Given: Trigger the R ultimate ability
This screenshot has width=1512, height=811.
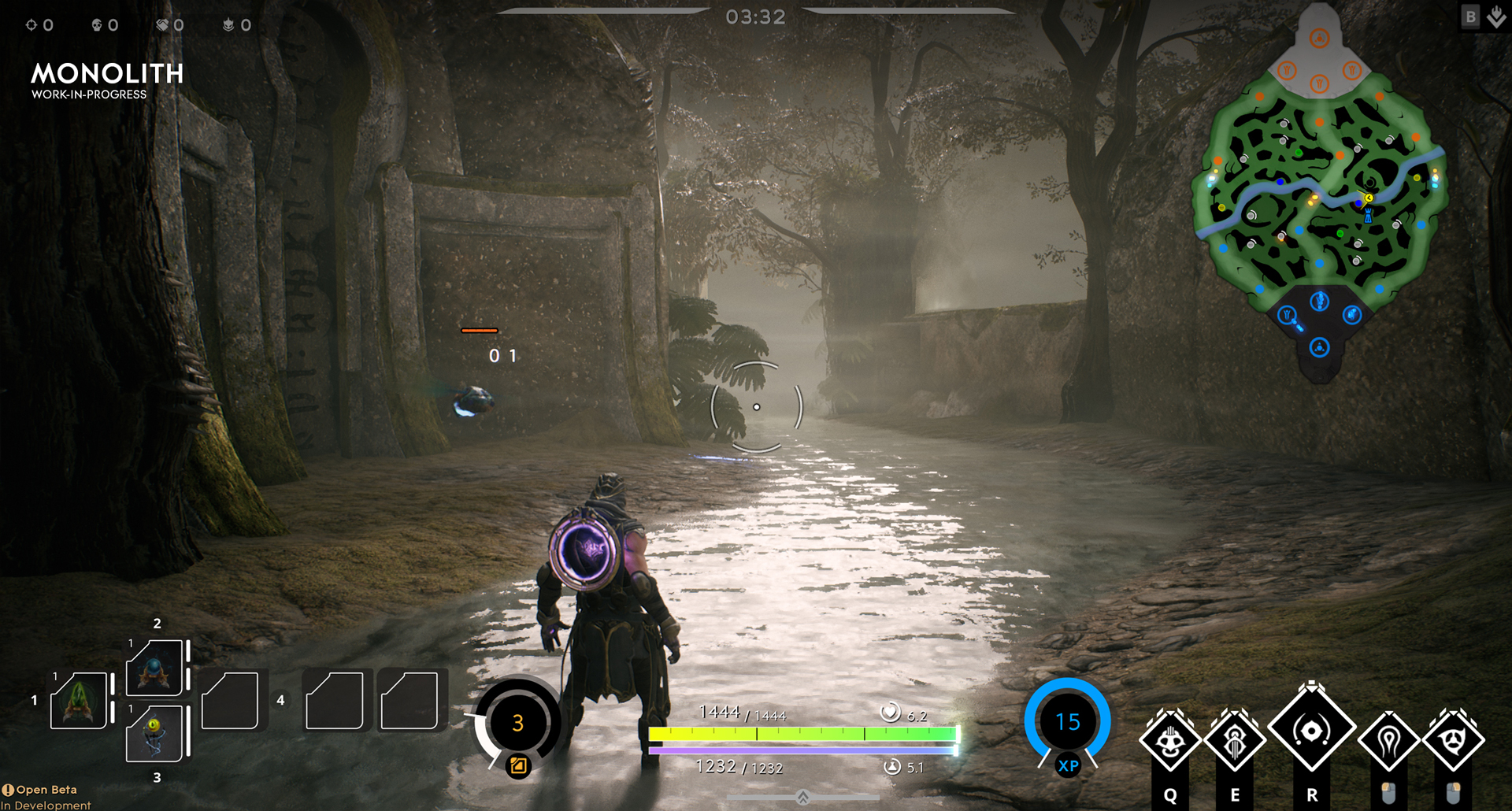Looking at the screenshot, I should pos(1311,731).
